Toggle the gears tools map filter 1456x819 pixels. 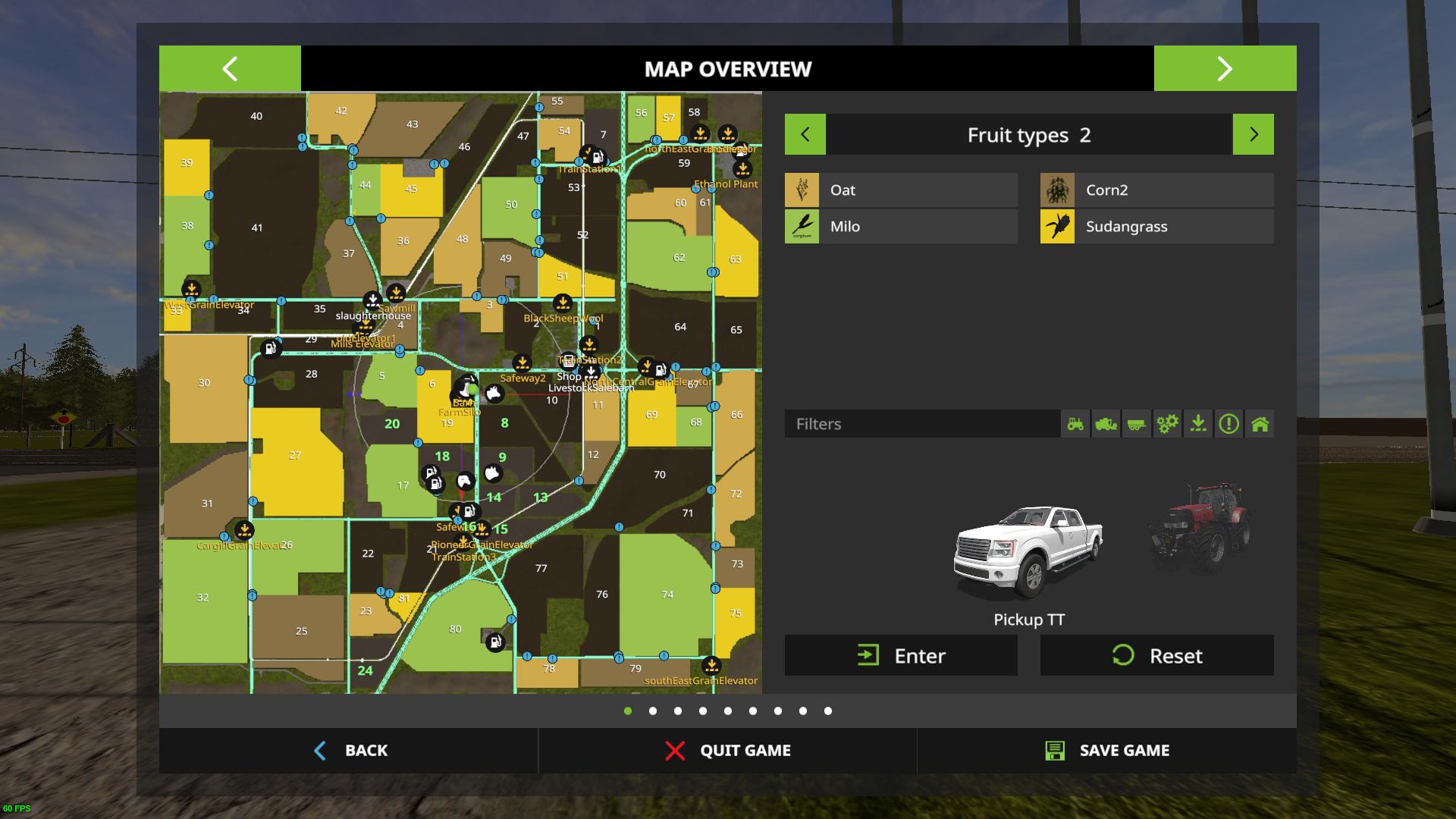pos(1167,424)
